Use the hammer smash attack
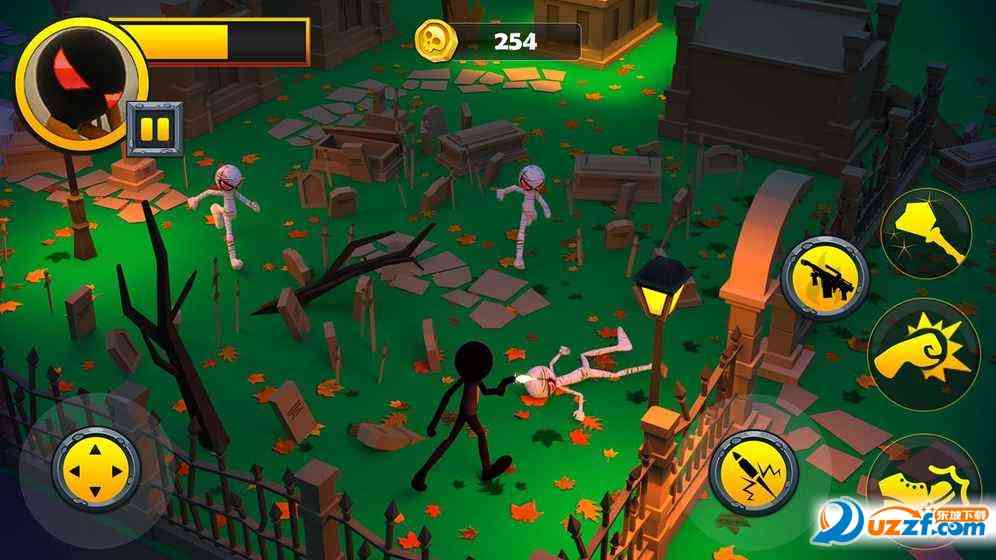996x560 pixels. [926, 232]
